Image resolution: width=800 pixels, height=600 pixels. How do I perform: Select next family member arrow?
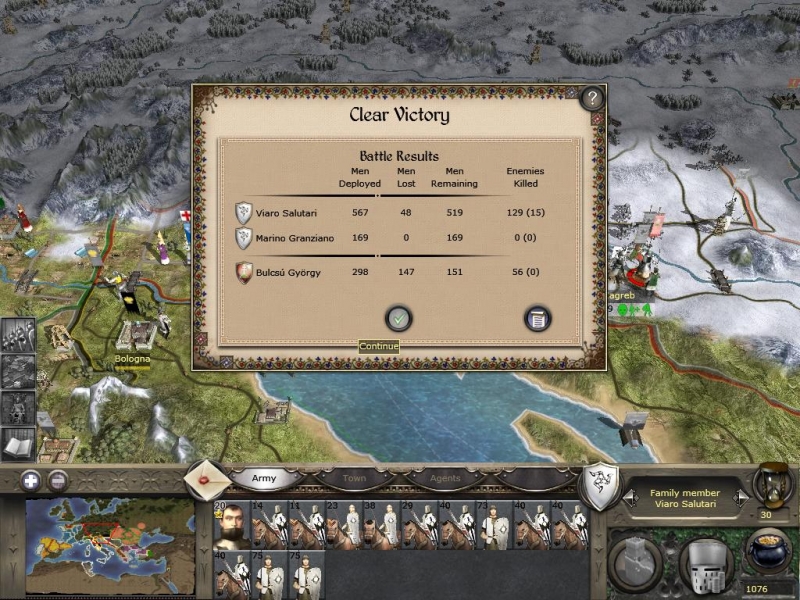pos(741,497)
